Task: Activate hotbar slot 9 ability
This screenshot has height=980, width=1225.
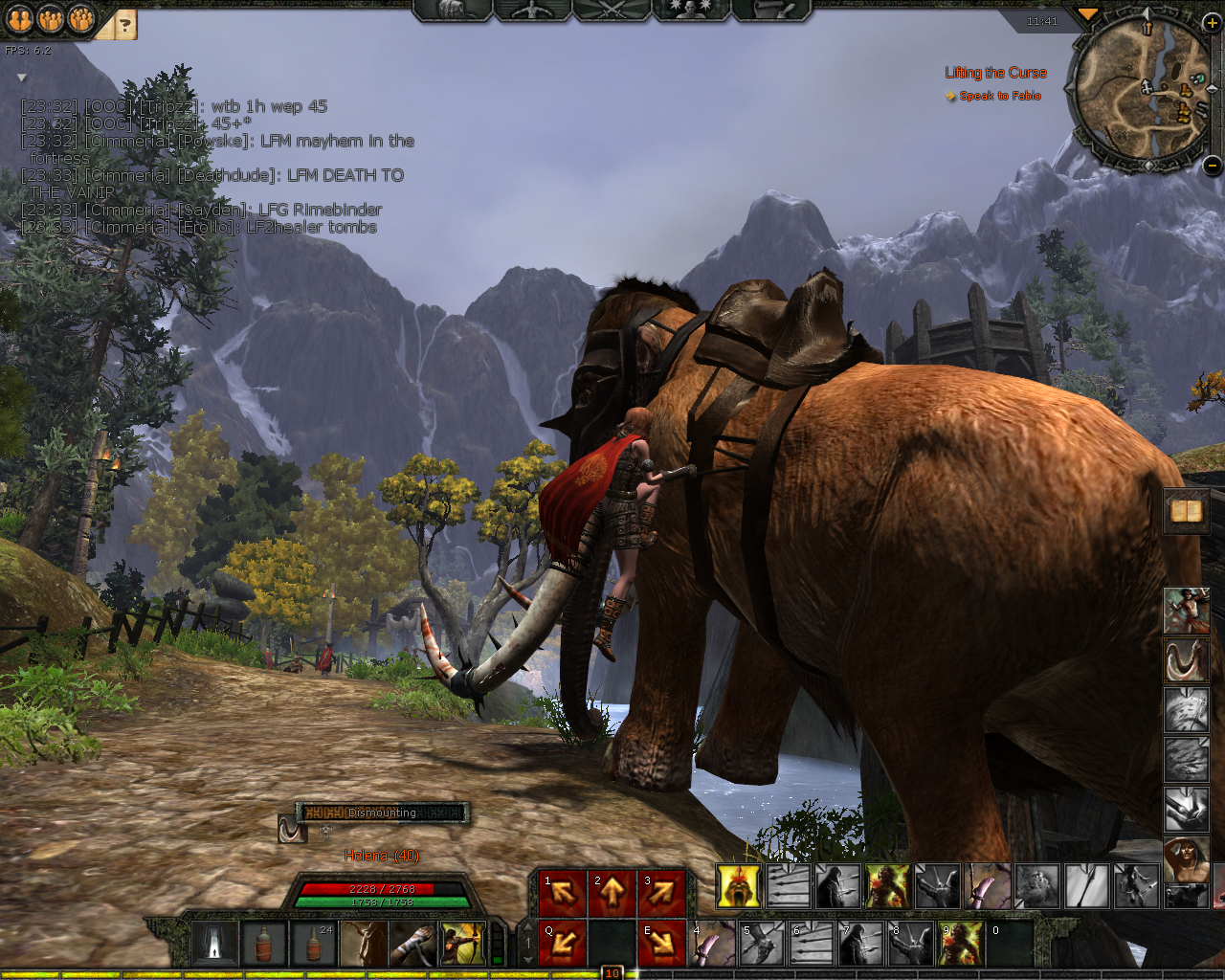Action: (x=961, y=944)
